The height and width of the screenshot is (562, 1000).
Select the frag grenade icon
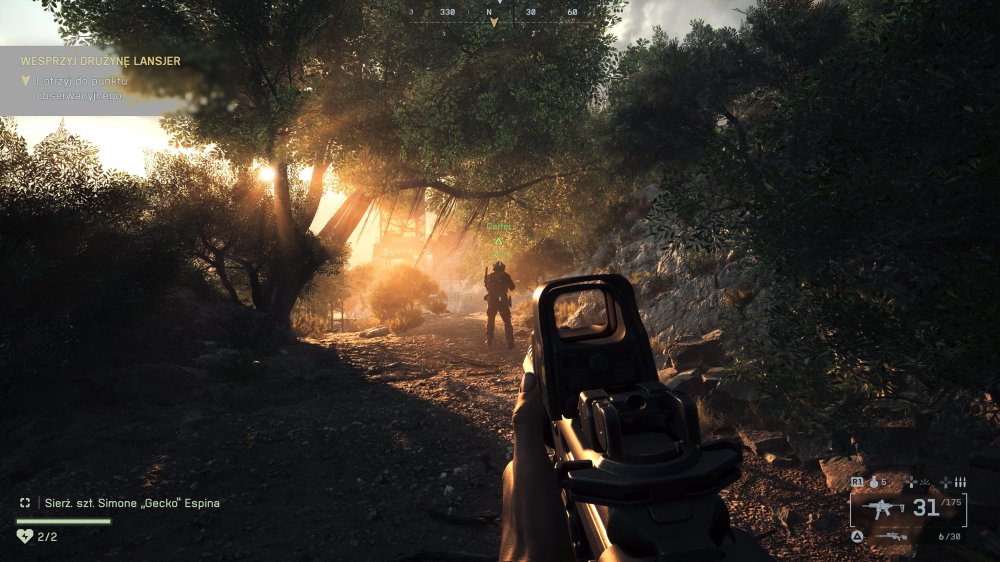(x=873, y=482)
